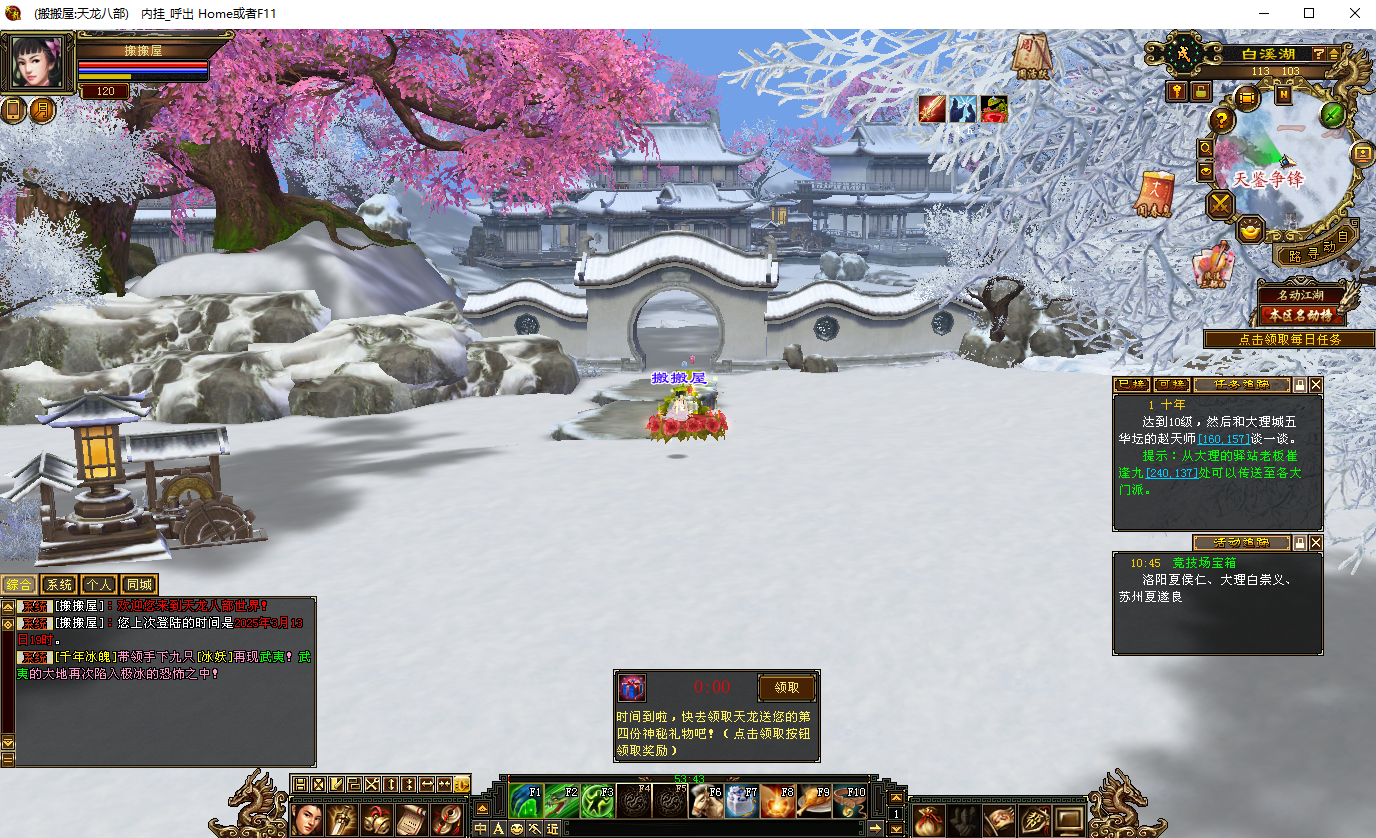Maximize the game window
Image resolution: width=1376 pixels, height=838 pixels.
click(x=1309, y=14)
